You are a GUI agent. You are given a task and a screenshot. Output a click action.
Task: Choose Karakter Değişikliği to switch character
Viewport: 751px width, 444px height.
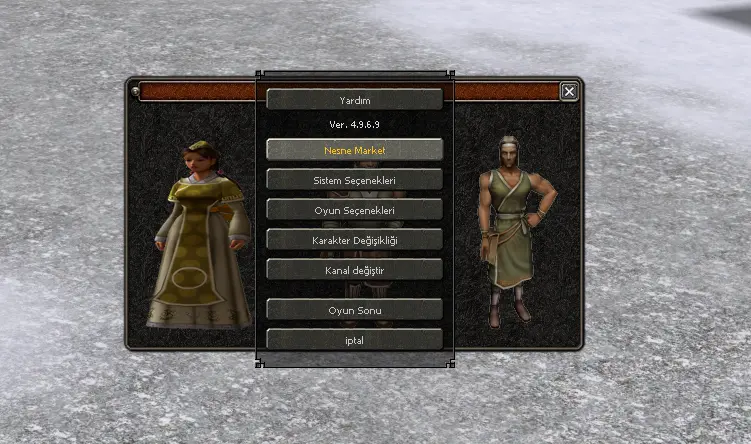[x=354, y=240]
